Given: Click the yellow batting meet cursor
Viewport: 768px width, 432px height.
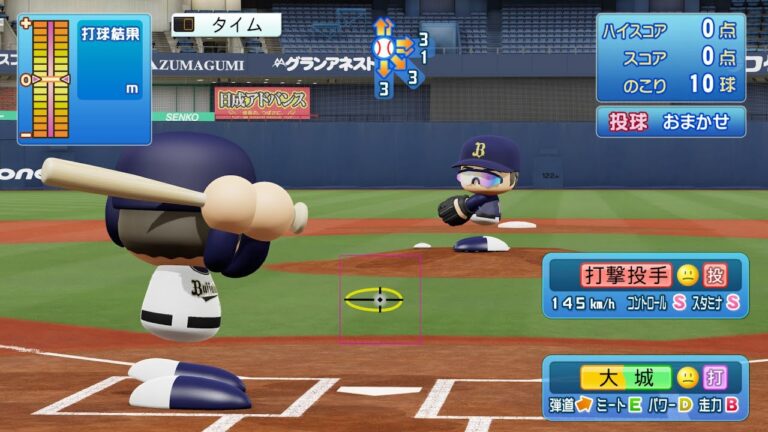Looking at the screenshot, I should 379,299.
